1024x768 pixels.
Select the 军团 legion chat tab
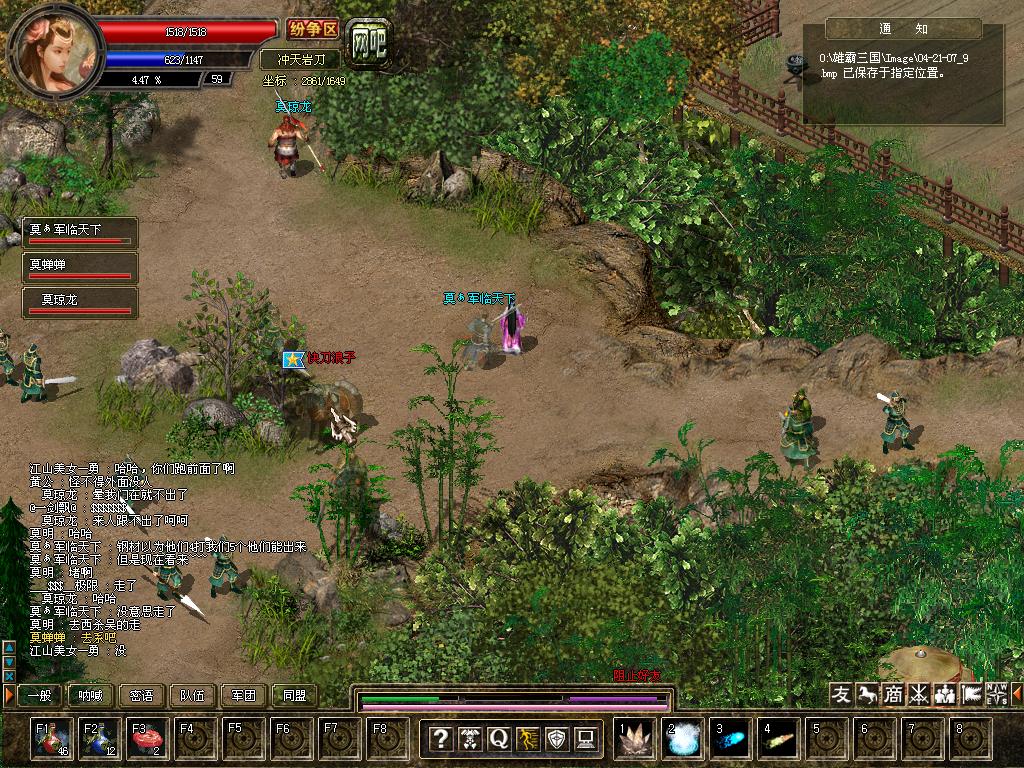pos(244,696)
